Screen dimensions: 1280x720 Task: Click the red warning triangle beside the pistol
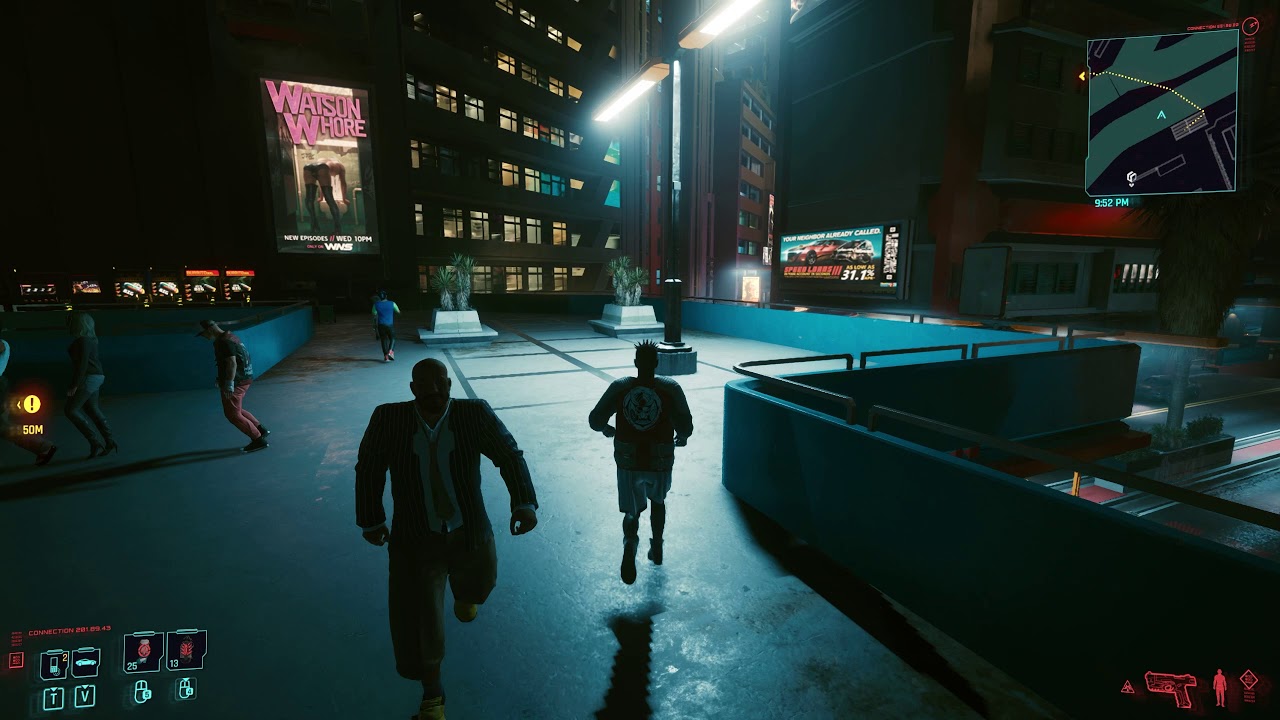1127,688
